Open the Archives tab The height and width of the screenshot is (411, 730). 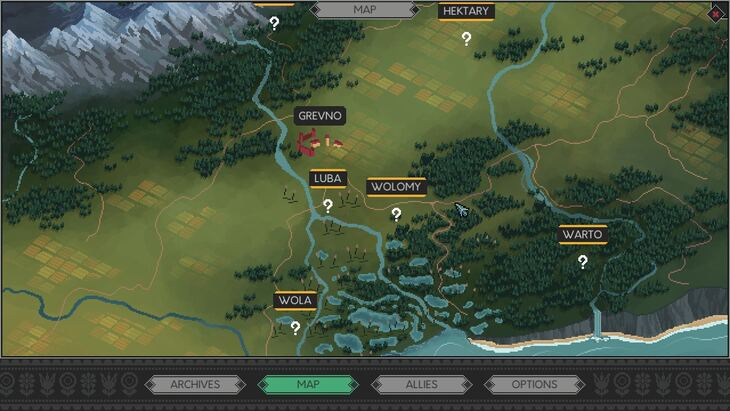coord(195,384)
